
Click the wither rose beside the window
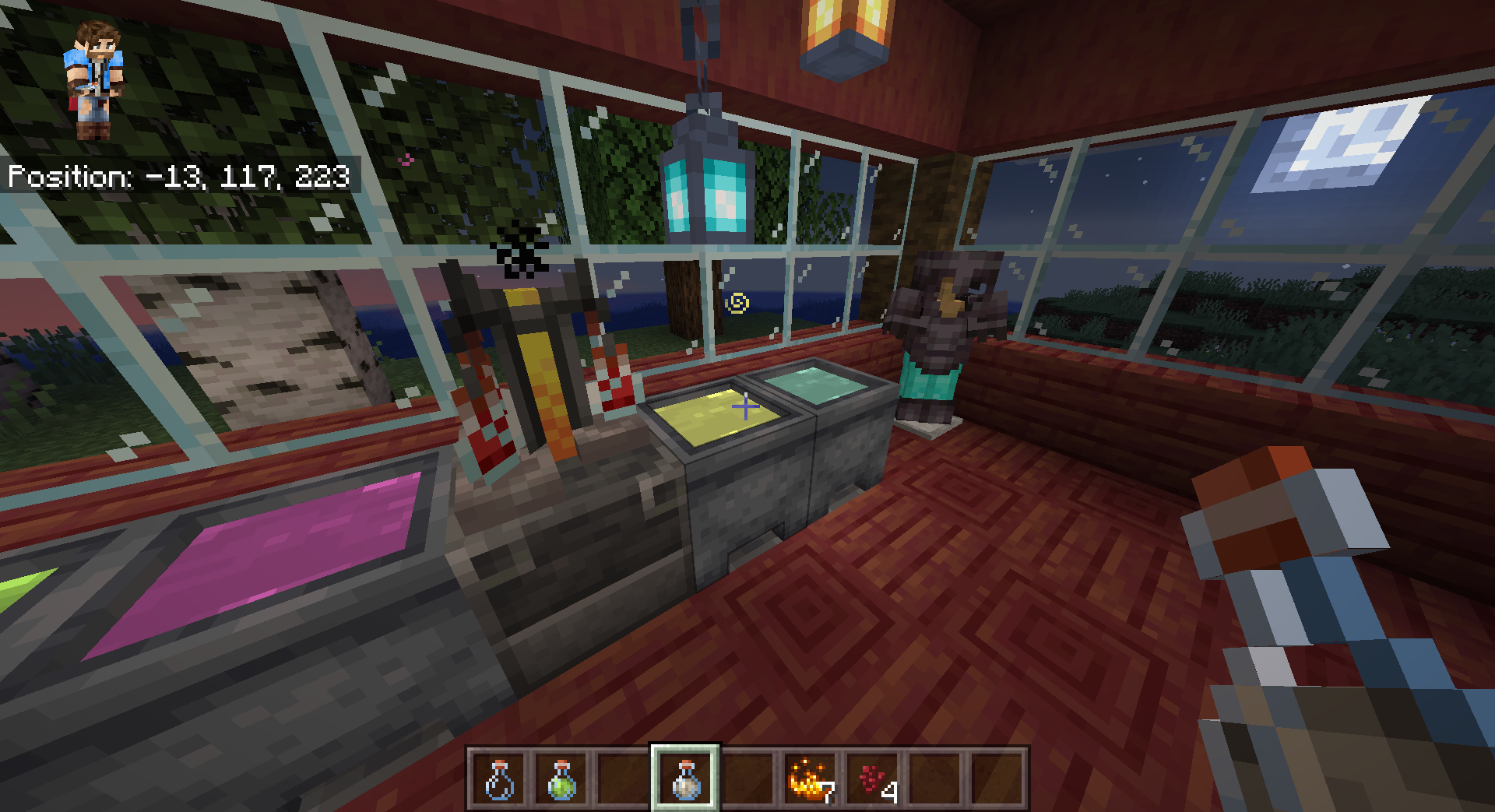pyautogui.click(x=520, y=249)
